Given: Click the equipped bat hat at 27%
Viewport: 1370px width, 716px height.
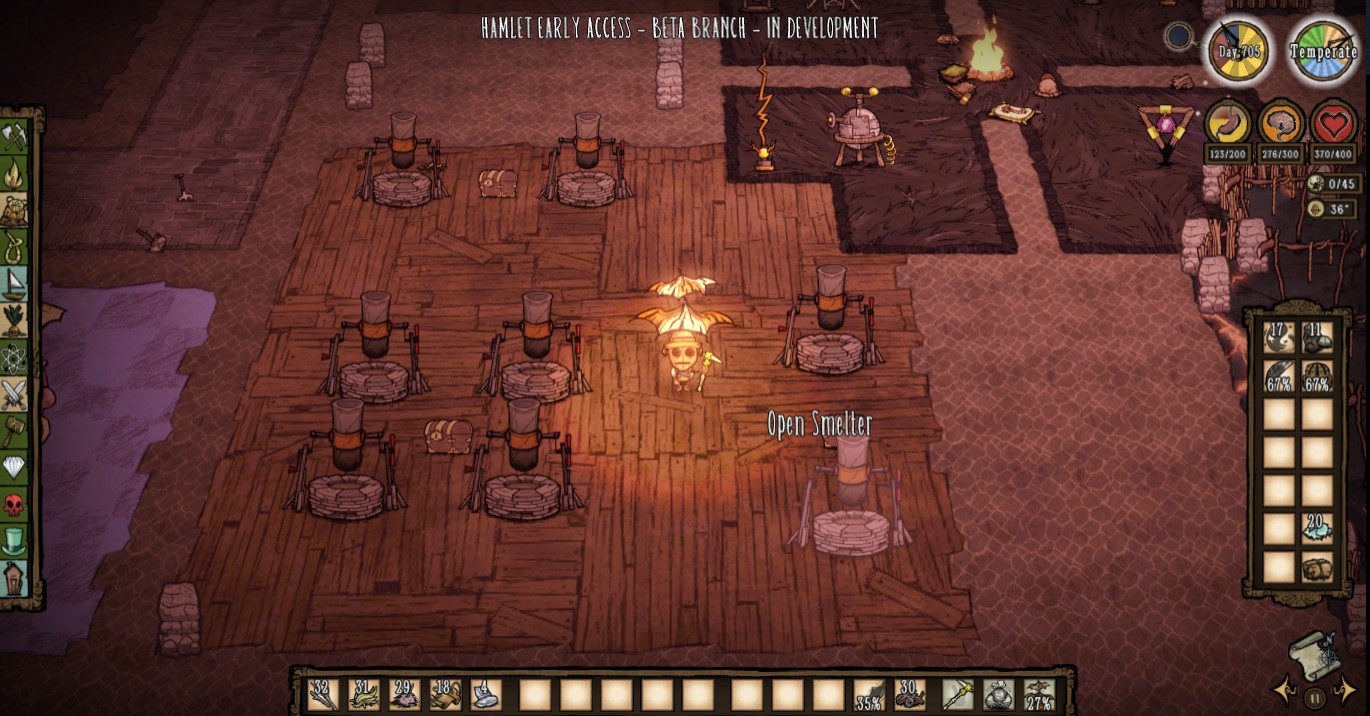Looking at the screenshot, I should click(x=1039, y=694).
